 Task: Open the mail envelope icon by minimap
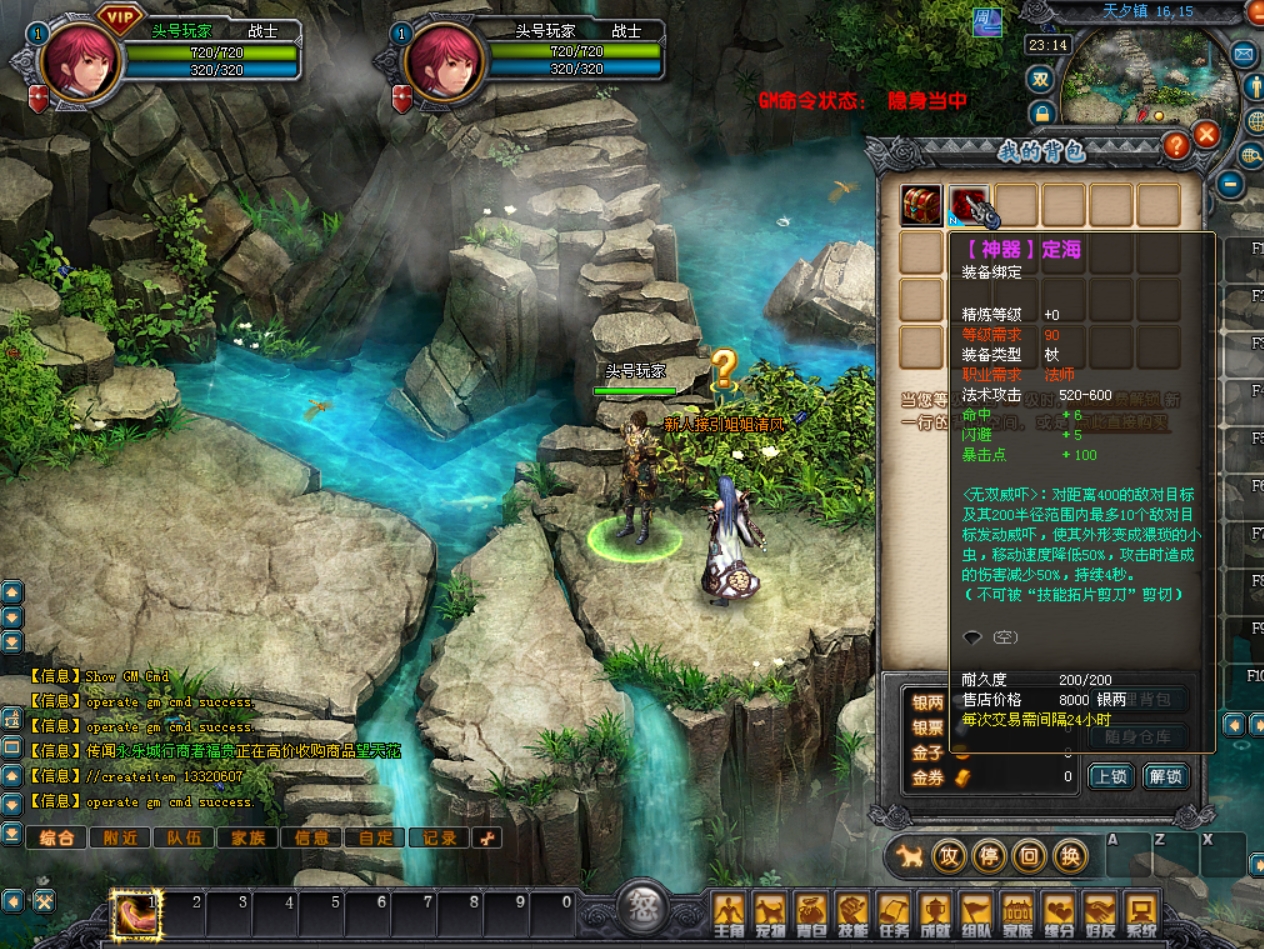(x=1245, y=54)
